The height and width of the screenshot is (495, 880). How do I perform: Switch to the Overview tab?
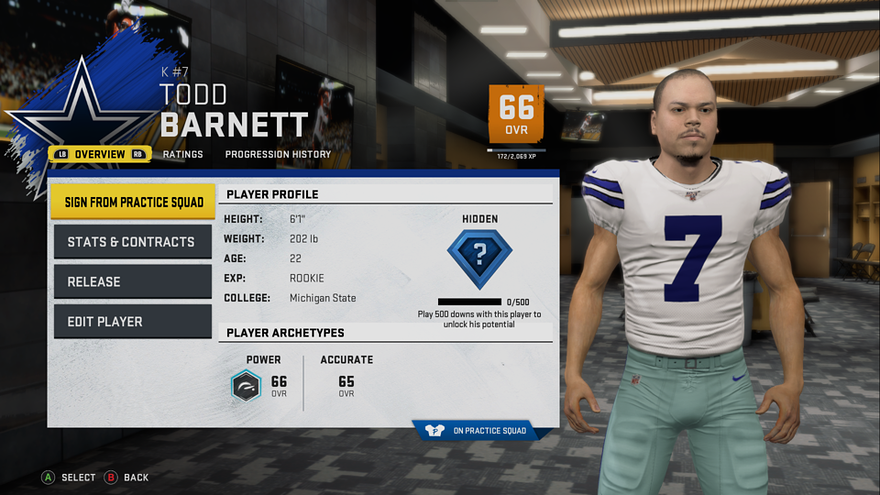[100, 154]
